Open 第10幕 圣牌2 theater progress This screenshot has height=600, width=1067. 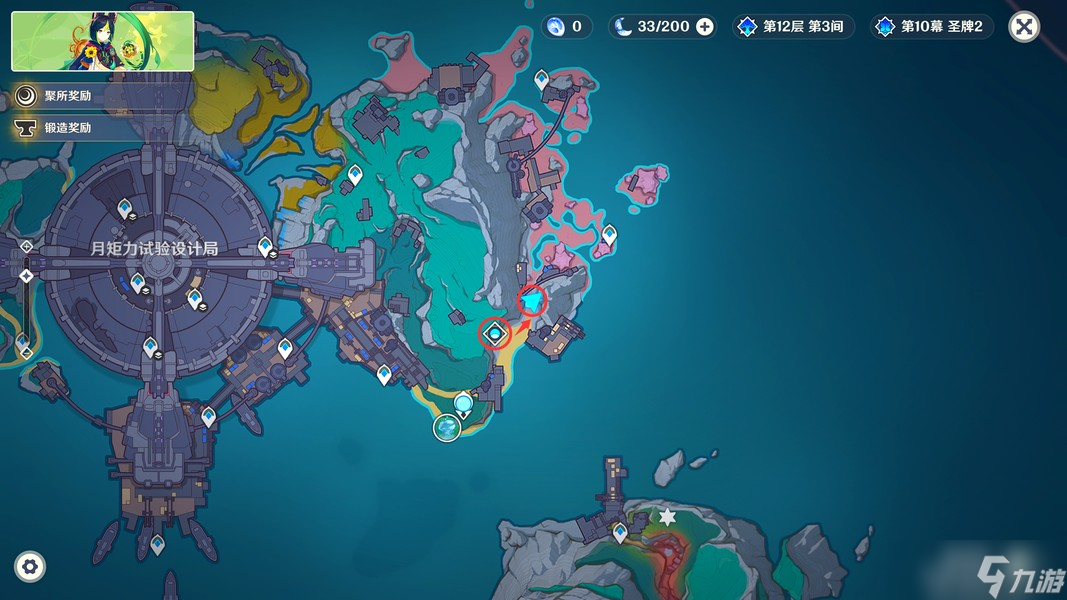(x=933, y=27)
